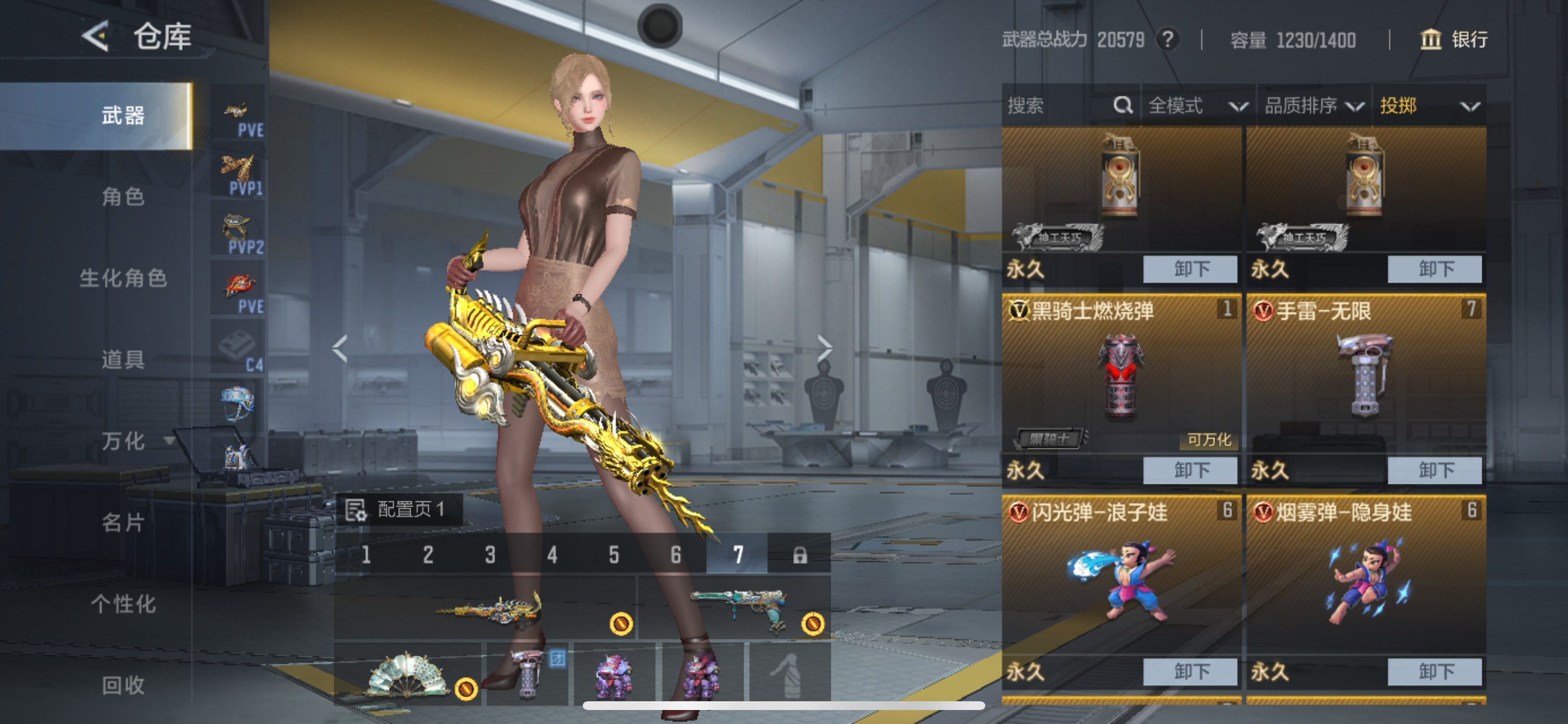Go to the 个性化 section

[123, 604]
